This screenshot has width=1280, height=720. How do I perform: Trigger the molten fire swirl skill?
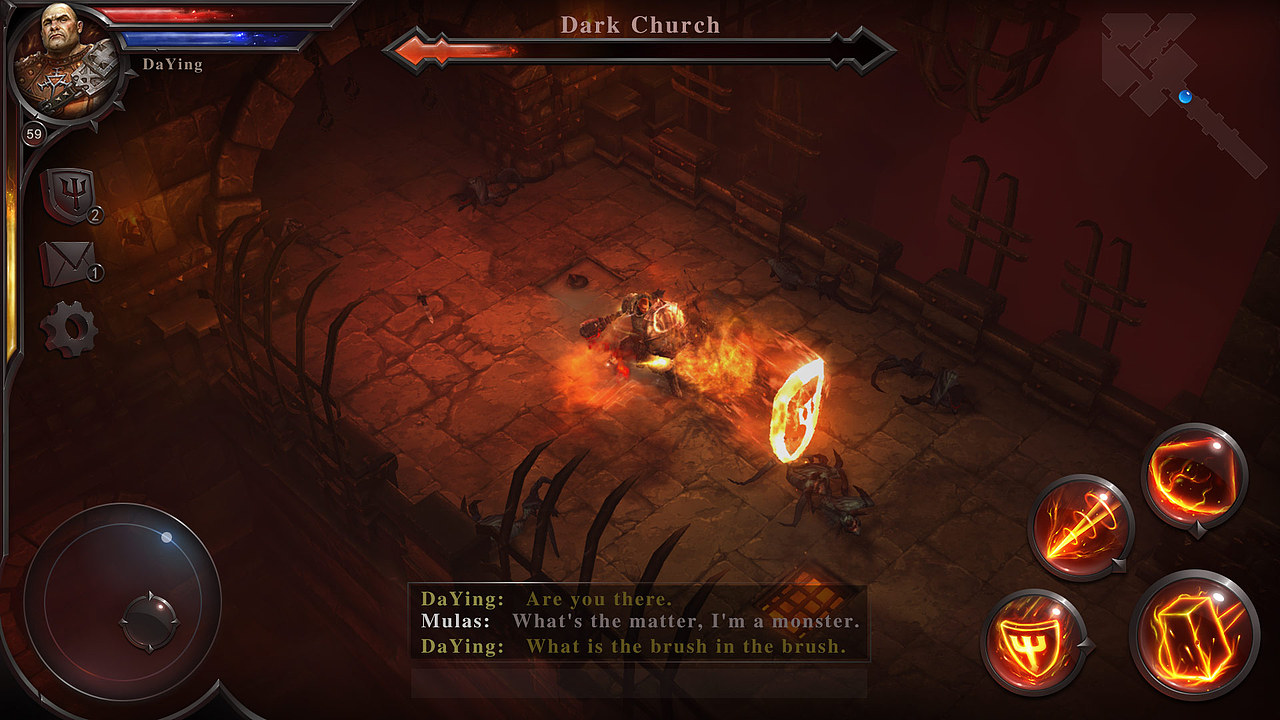pyautogui.click(x=1193, y=474)
